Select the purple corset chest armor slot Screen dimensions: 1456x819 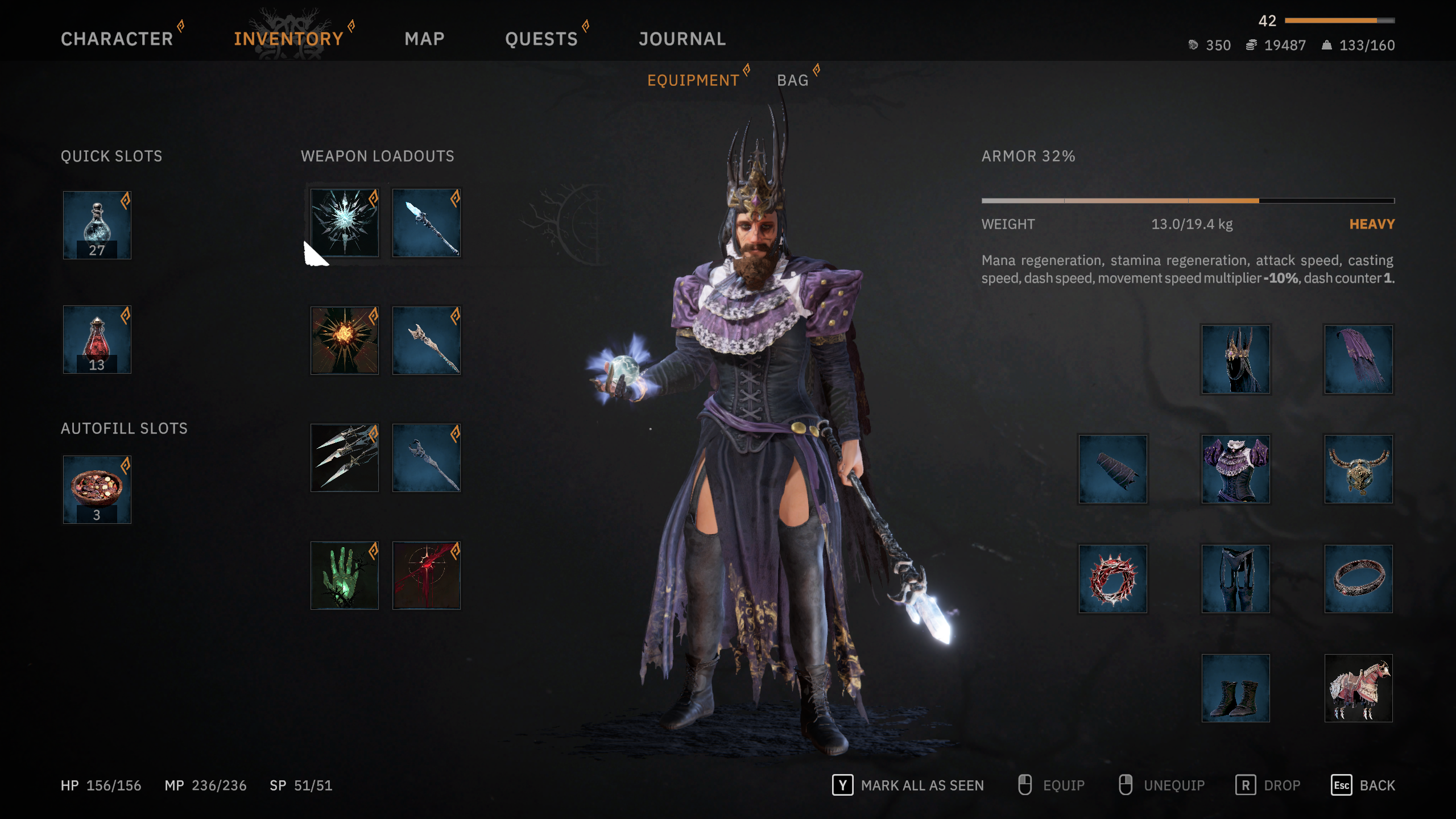click(x=1235, y=469)
